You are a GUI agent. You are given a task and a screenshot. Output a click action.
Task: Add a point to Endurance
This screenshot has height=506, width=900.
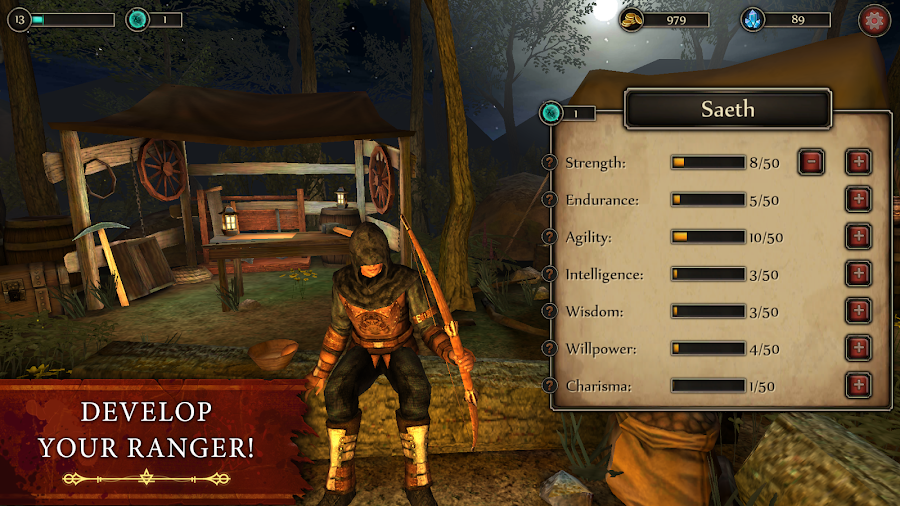coord(858,199)
